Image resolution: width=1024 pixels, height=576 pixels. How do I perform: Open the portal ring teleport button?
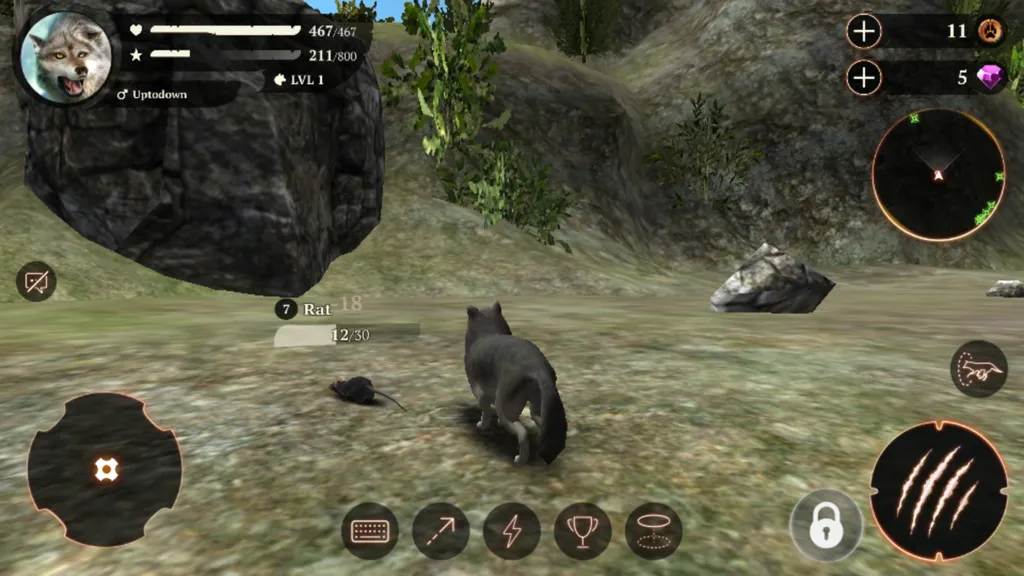coord(654,530)
